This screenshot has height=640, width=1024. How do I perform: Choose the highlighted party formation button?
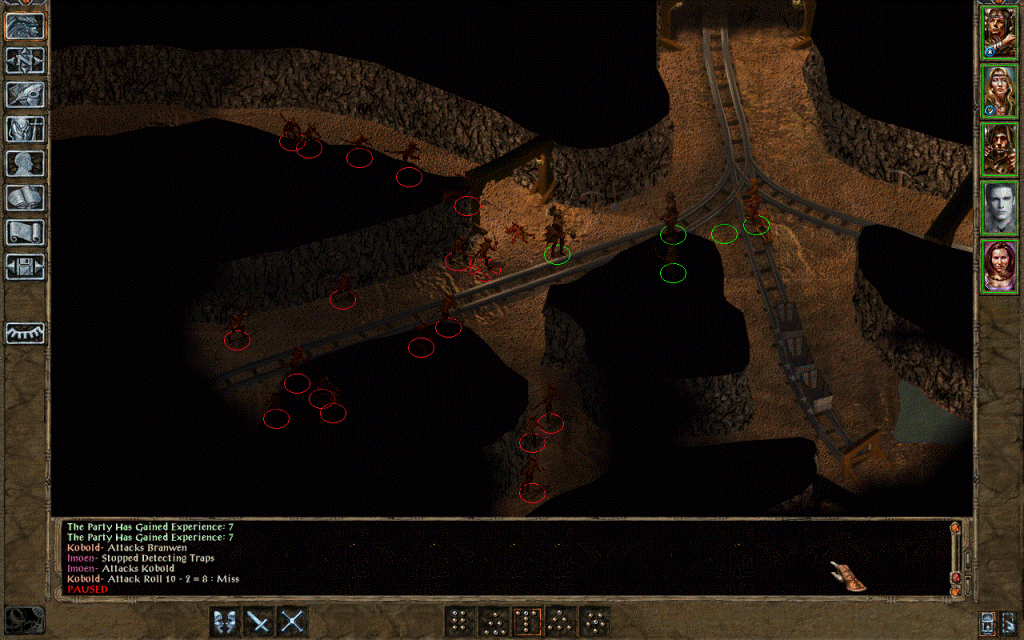(x=527, y=621)
